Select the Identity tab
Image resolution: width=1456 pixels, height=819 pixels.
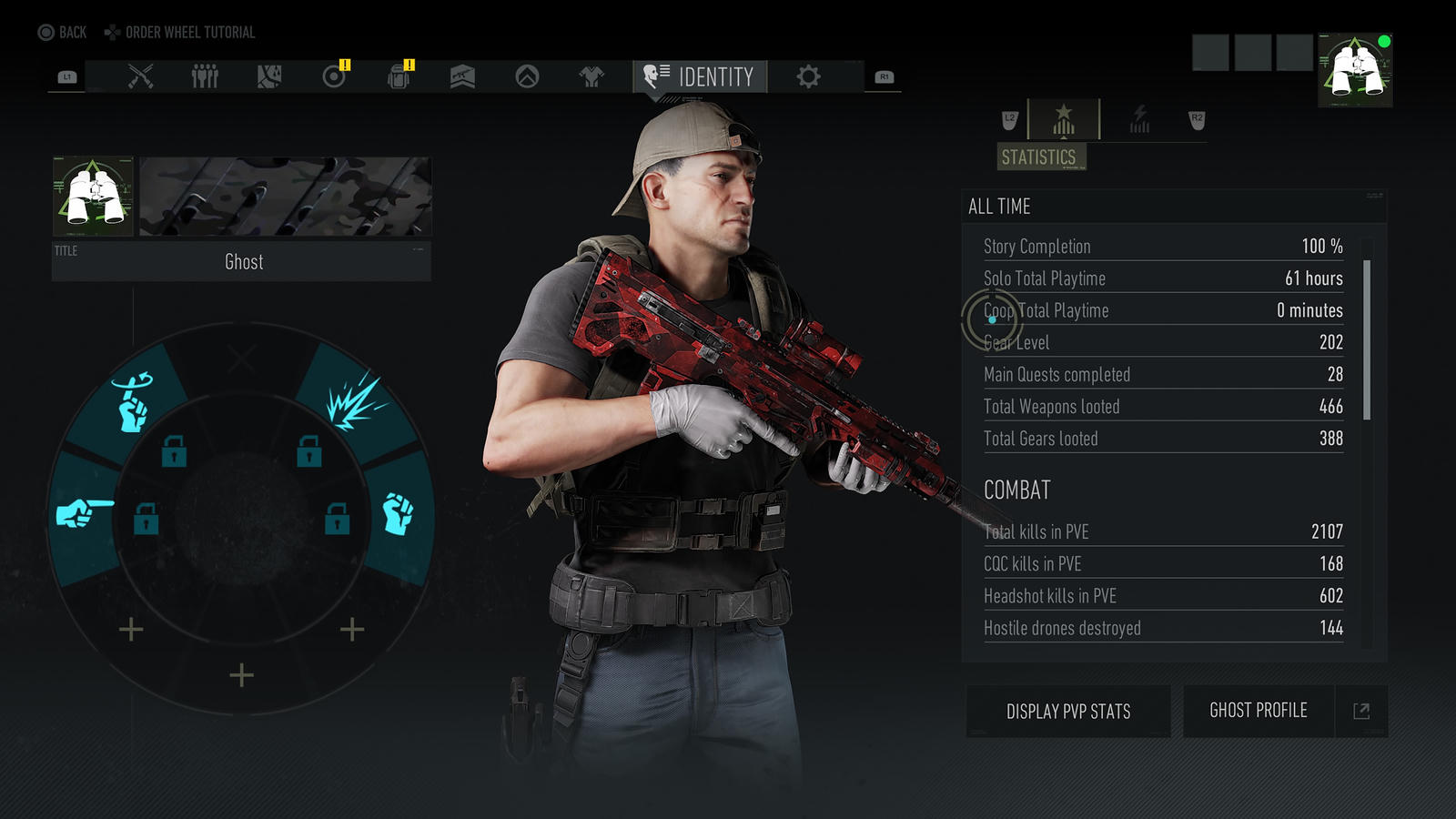click(700, 76)
